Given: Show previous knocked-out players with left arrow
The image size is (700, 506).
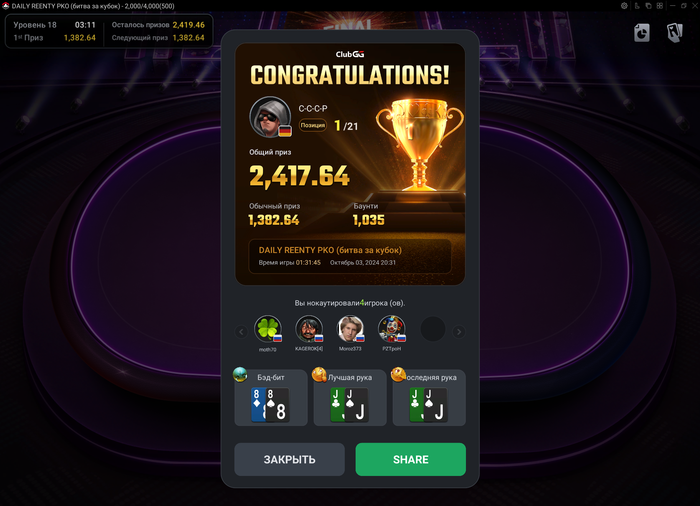Looking at the screenshot, I should pyautogui.click(x=241, y=331).
